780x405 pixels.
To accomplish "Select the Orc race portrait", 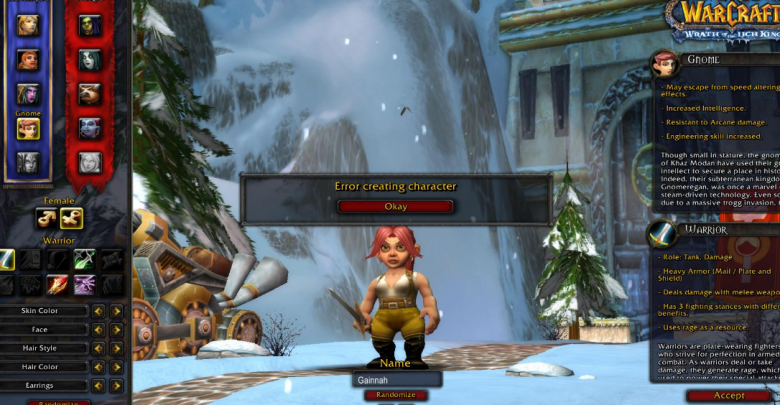I will (x=91, y=24).
